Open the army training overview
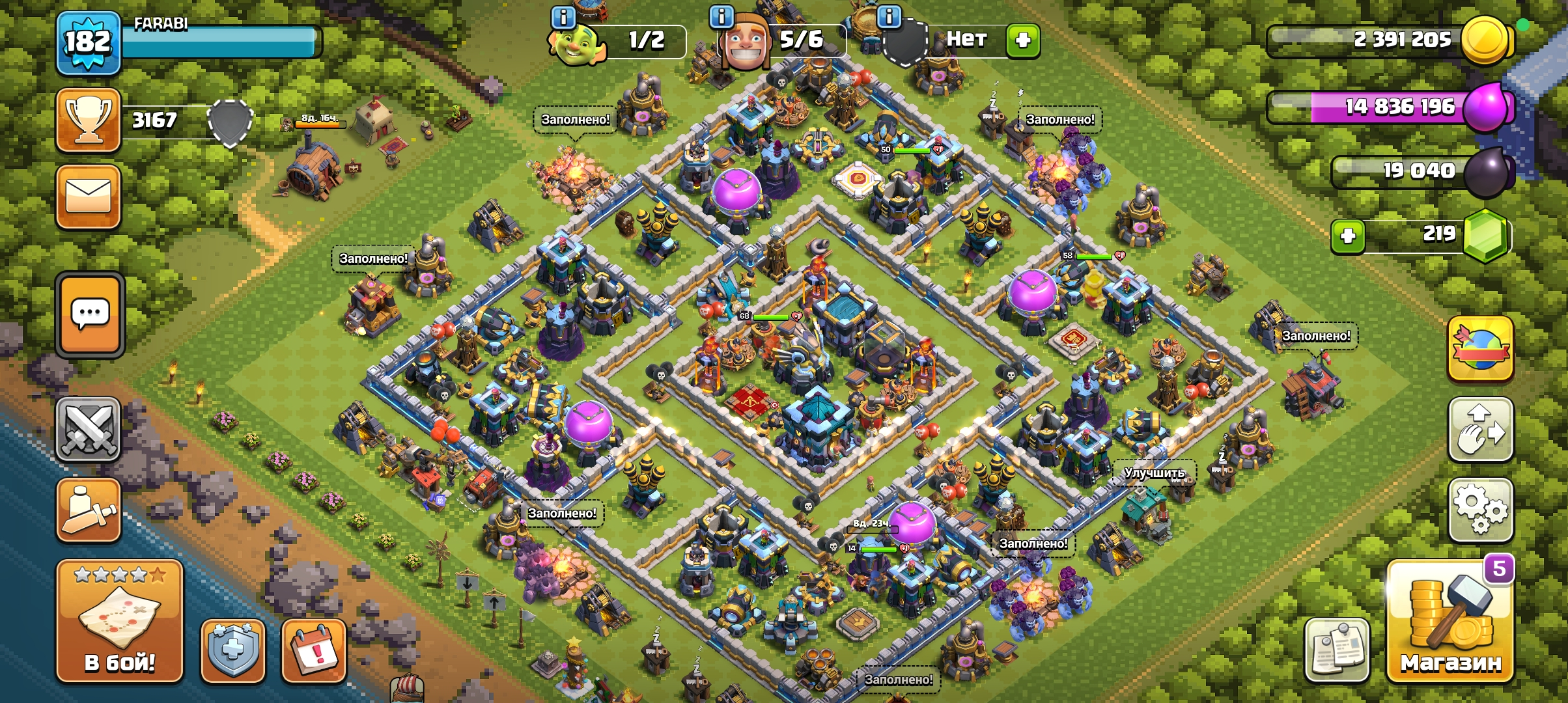This screenshot has height=703, width=1568. (89, 510)
